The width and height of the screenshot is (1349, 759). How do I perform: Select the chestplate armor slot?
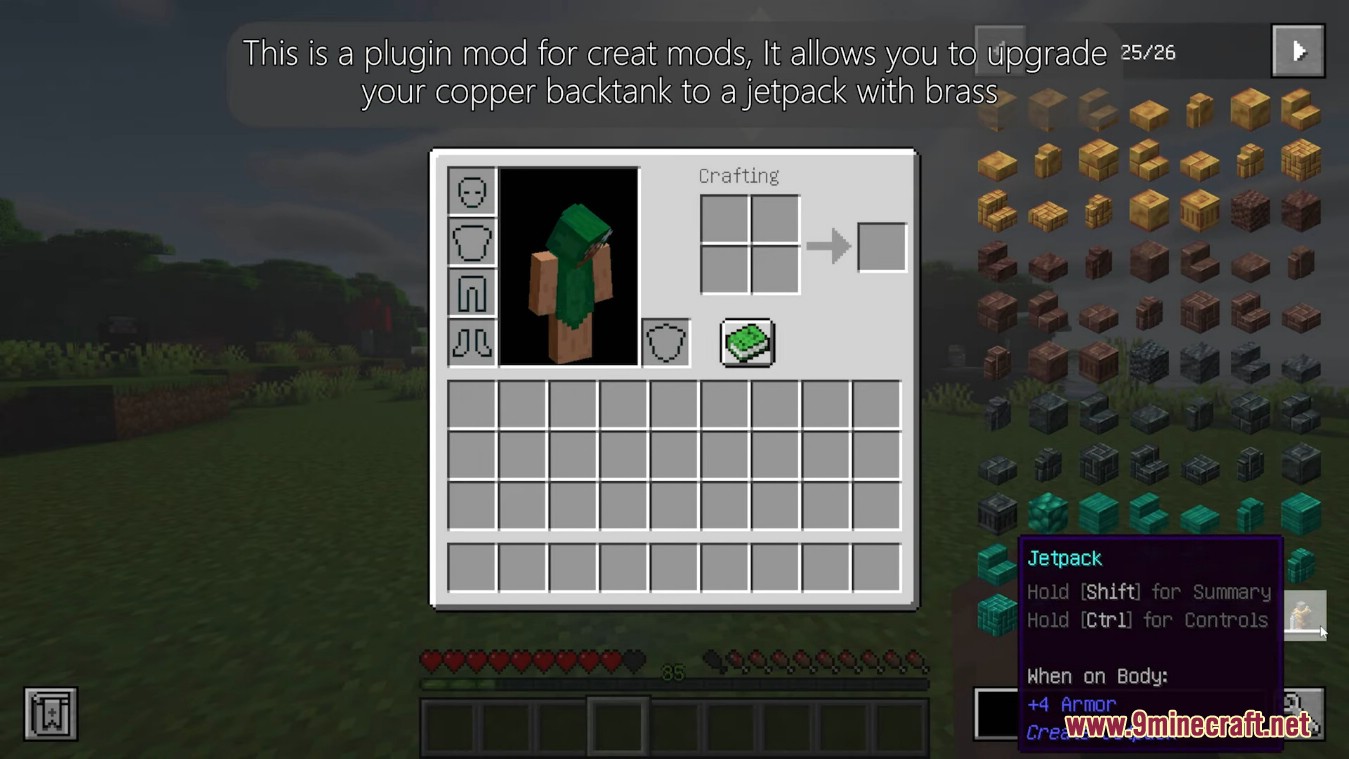[x=471, y=242]
